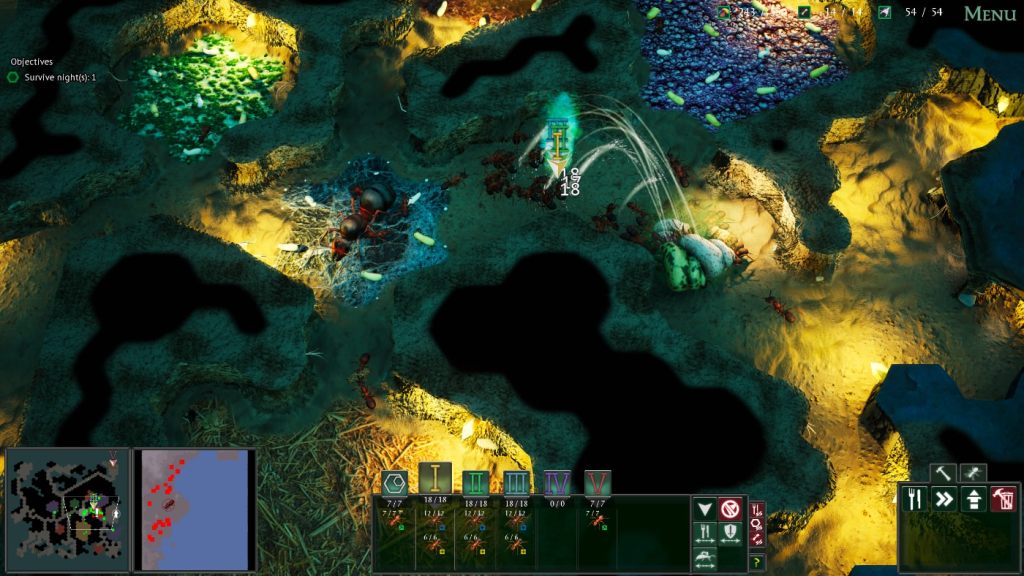Choose the upward arrow upgrade option

click(x=974, y=498)
